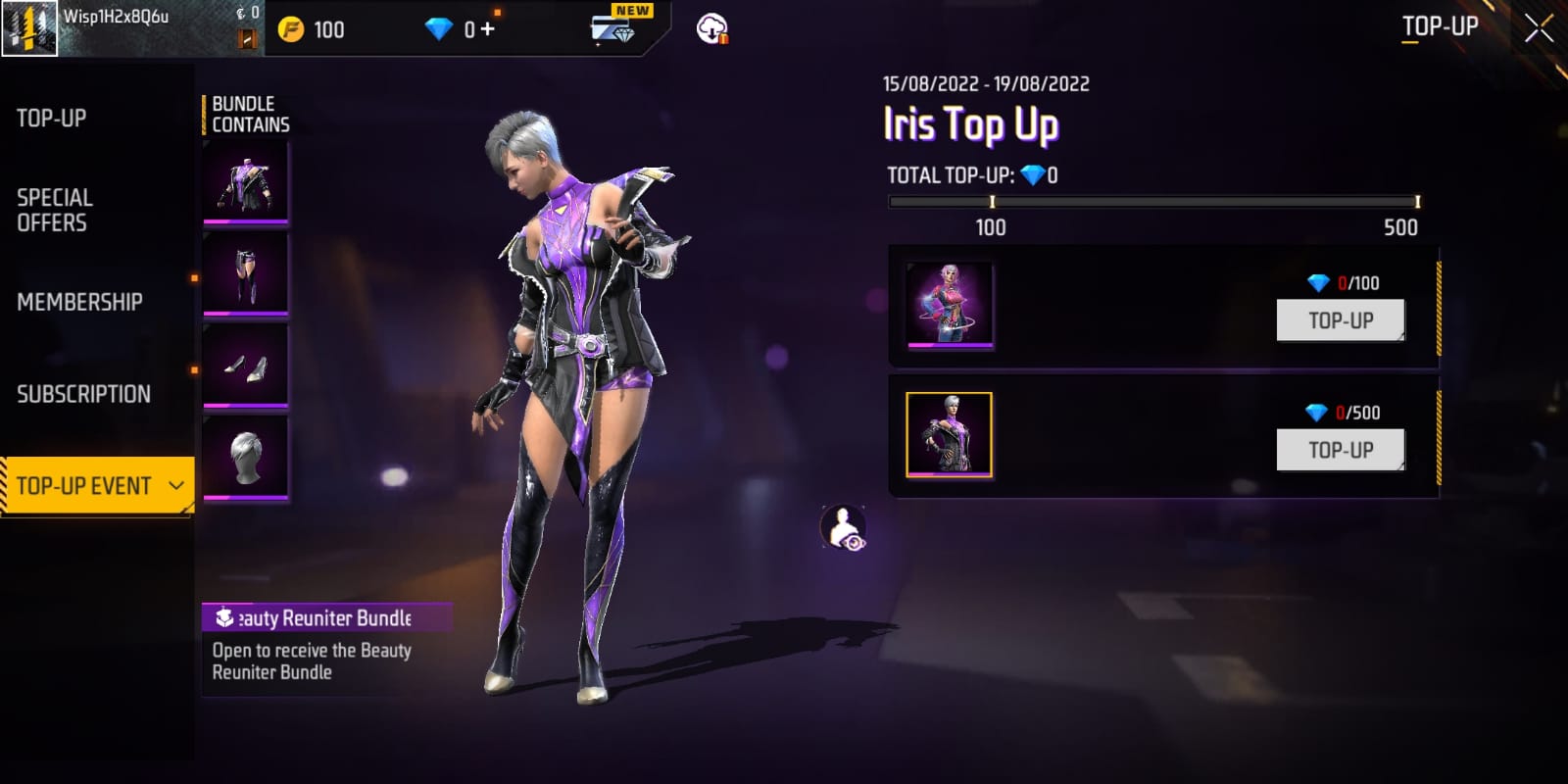Add diamonds using the plus button

pyautogui.click(x=487, y=29)
